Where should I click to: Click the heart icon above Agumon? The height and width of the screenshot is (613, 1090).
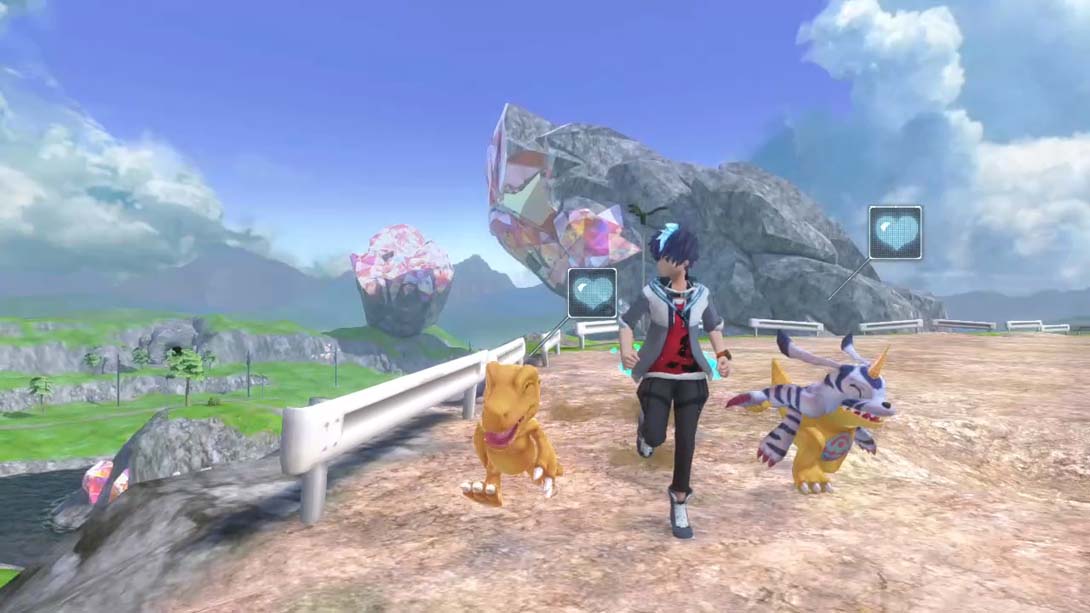592,292
